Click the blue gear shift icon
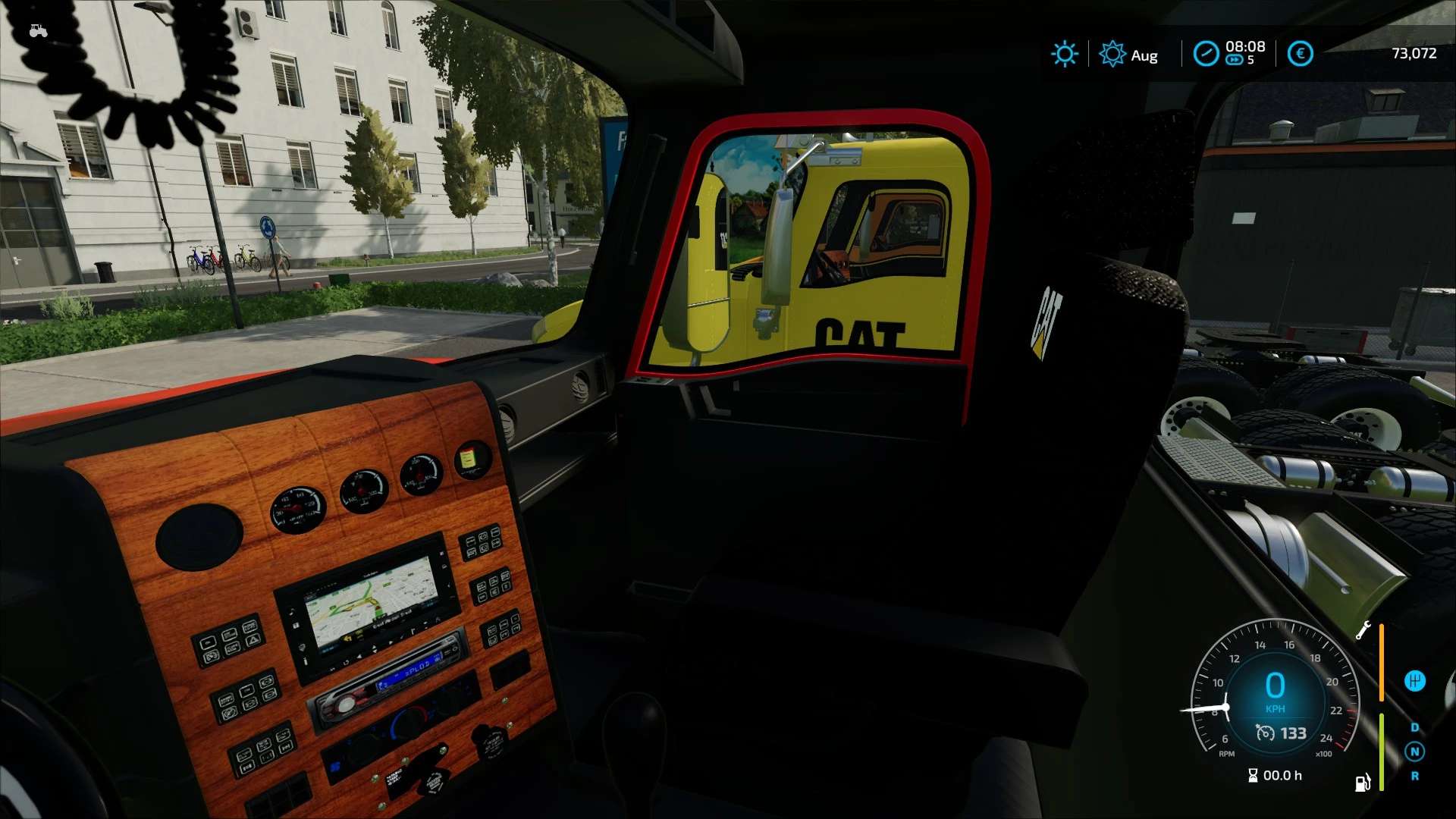The height and width of the screenshot is (819, 1456). click(x=1414, y=681)
